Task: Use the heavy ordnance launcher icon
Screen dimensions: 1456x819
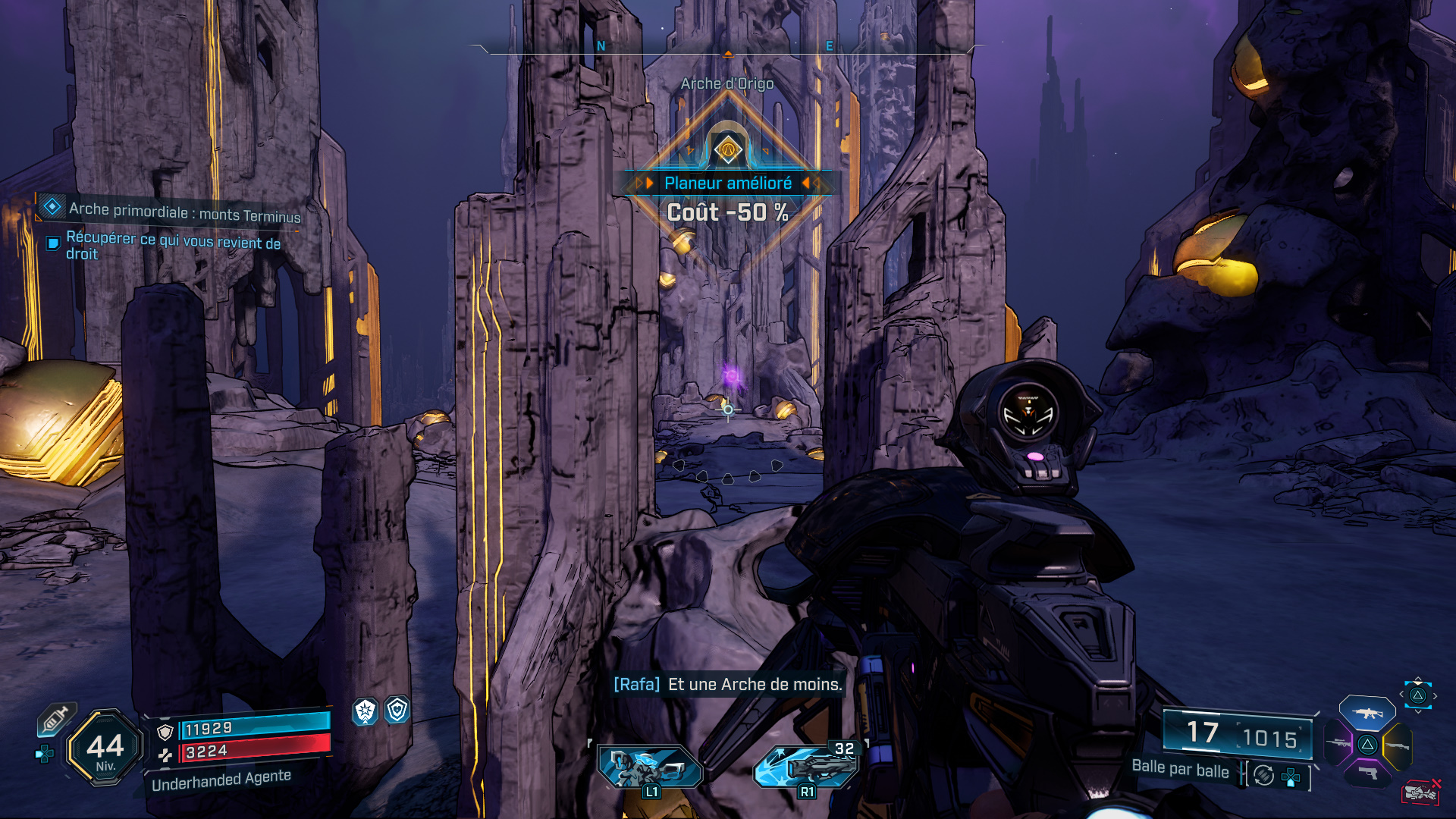Action: 807,766
